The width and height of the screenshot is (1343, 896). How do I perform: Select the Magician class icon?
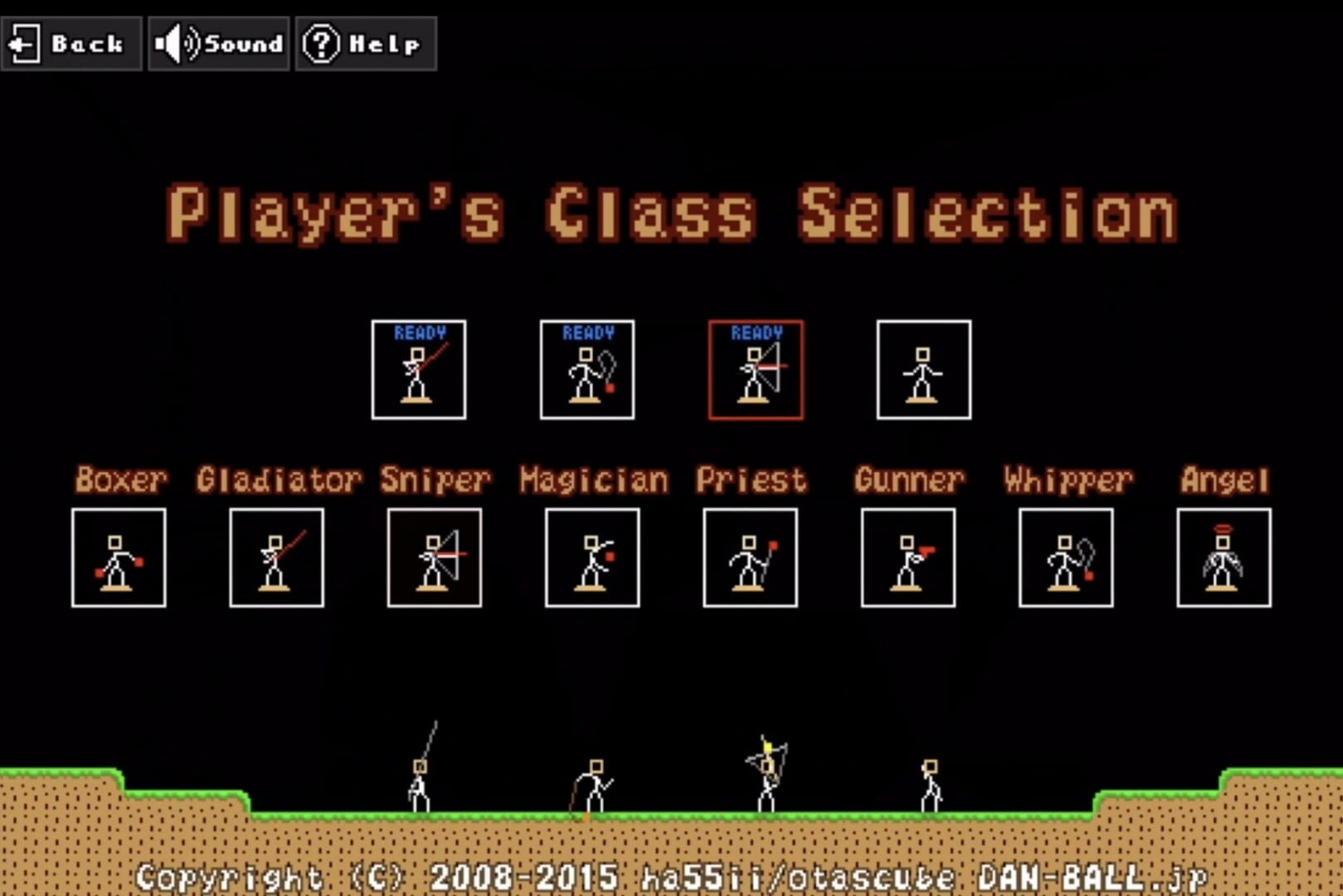click(592, 558)
